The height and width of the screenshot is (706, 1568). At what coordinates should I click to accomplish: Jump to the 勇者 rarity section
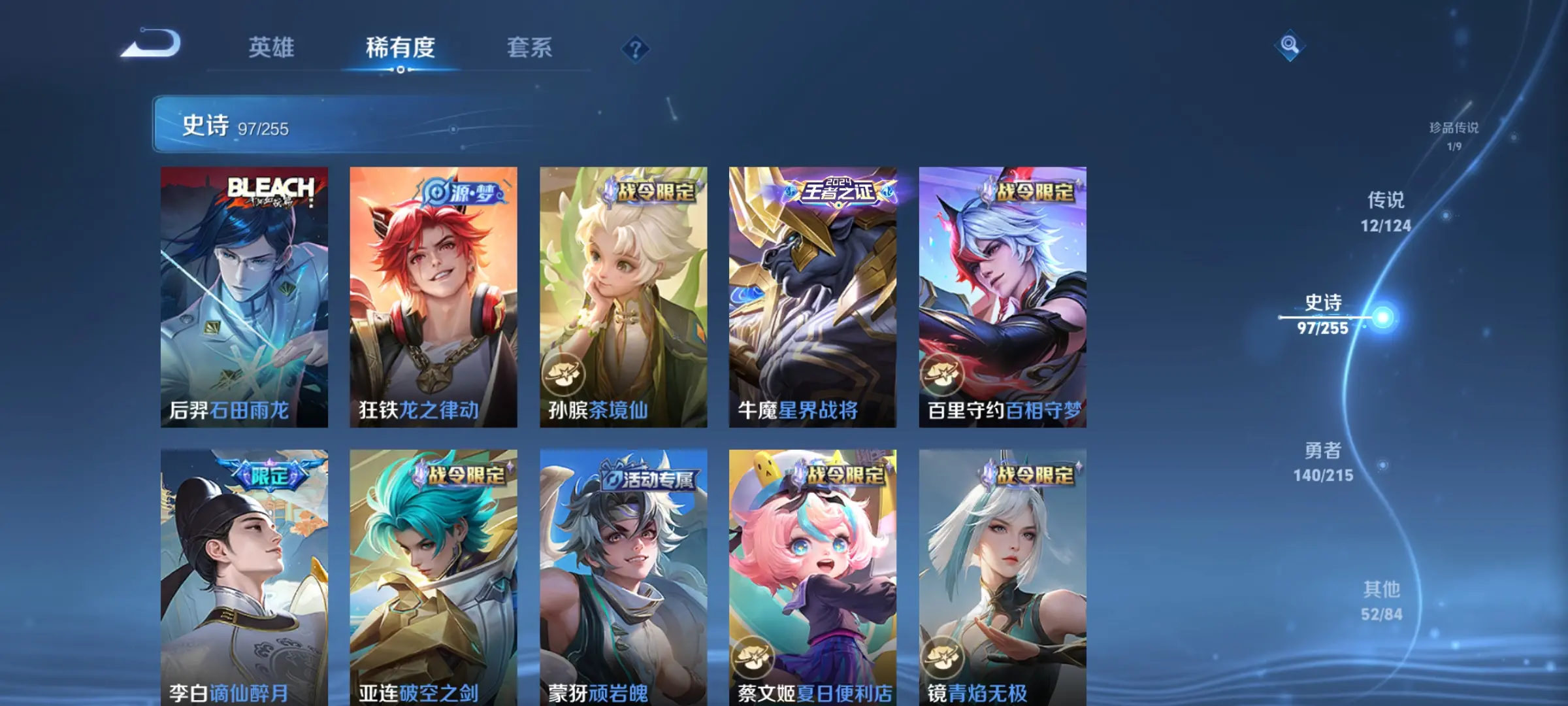(x=1323, y=462)
